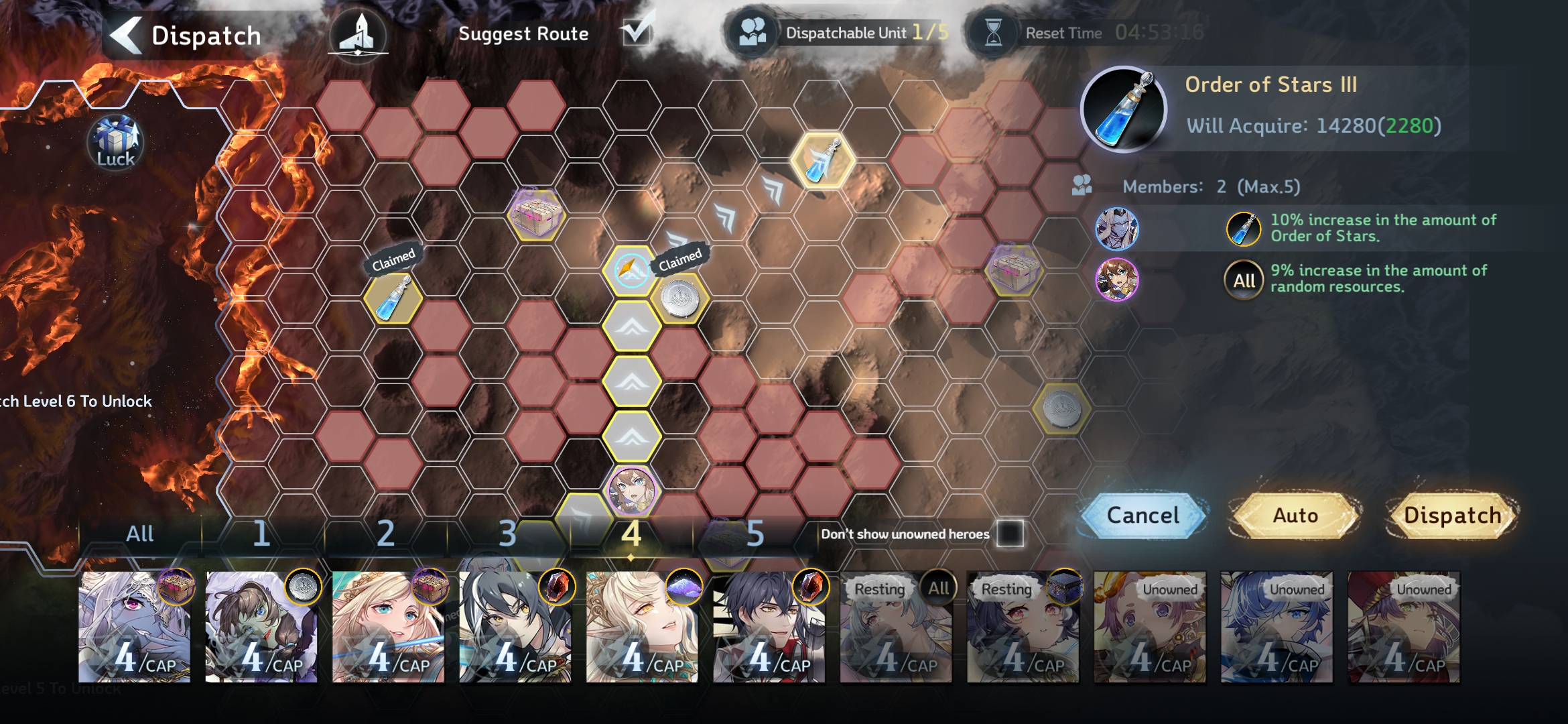Remove the blue-skinned horned member portrait

(1116, 229)
